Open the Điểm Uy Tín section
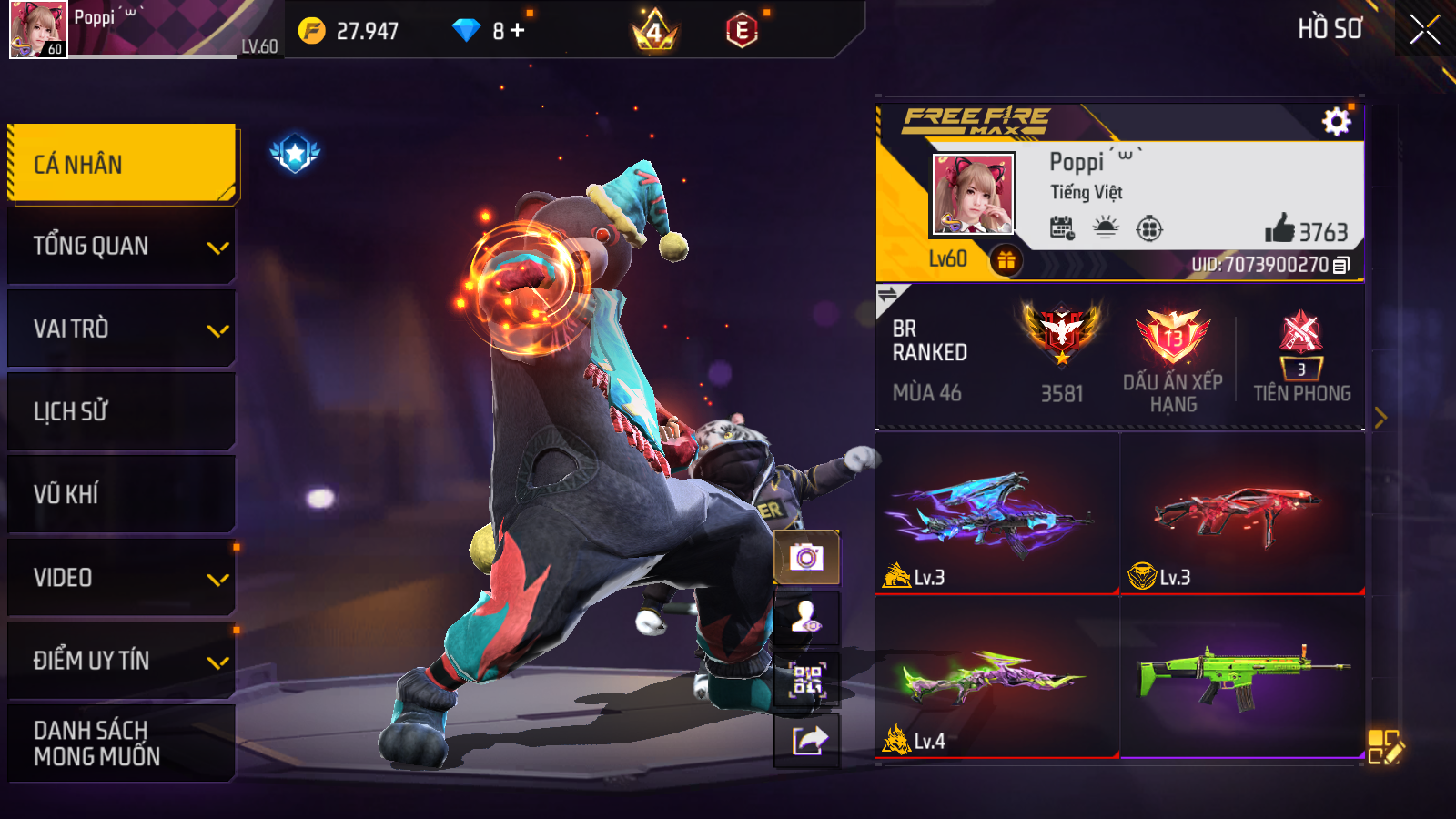This screenshot has height=819, width=1456. [x=122, y=660]
